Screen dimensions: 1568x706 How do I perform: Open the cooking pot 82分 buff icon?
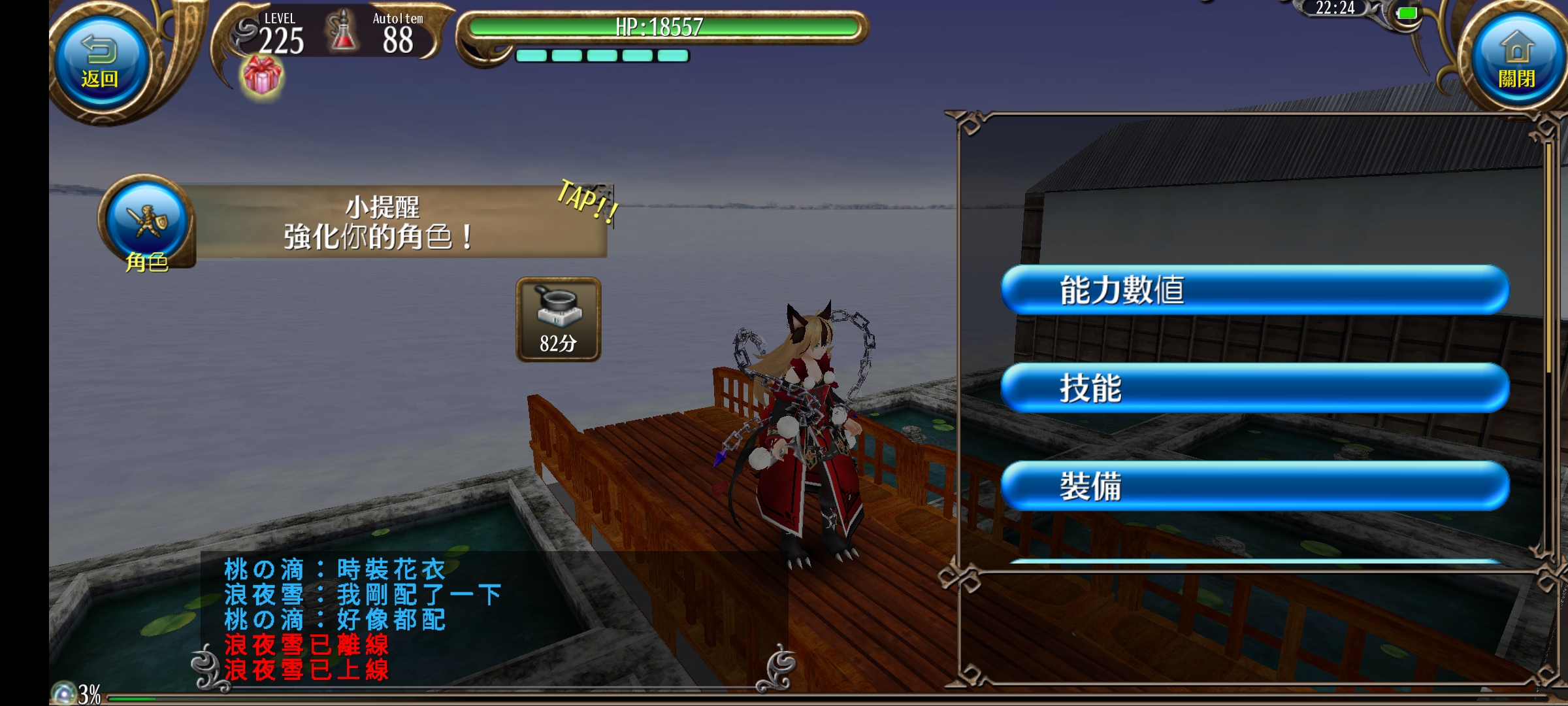(x=558, y=320)
